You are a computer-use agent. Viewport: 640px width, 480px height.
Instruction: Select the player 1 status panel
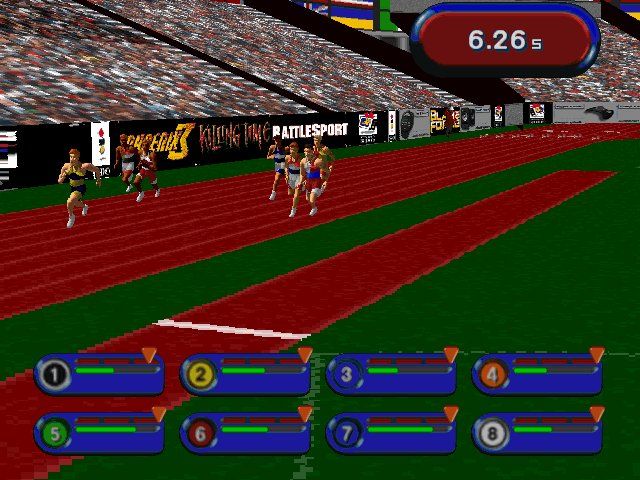pos(100,374)
